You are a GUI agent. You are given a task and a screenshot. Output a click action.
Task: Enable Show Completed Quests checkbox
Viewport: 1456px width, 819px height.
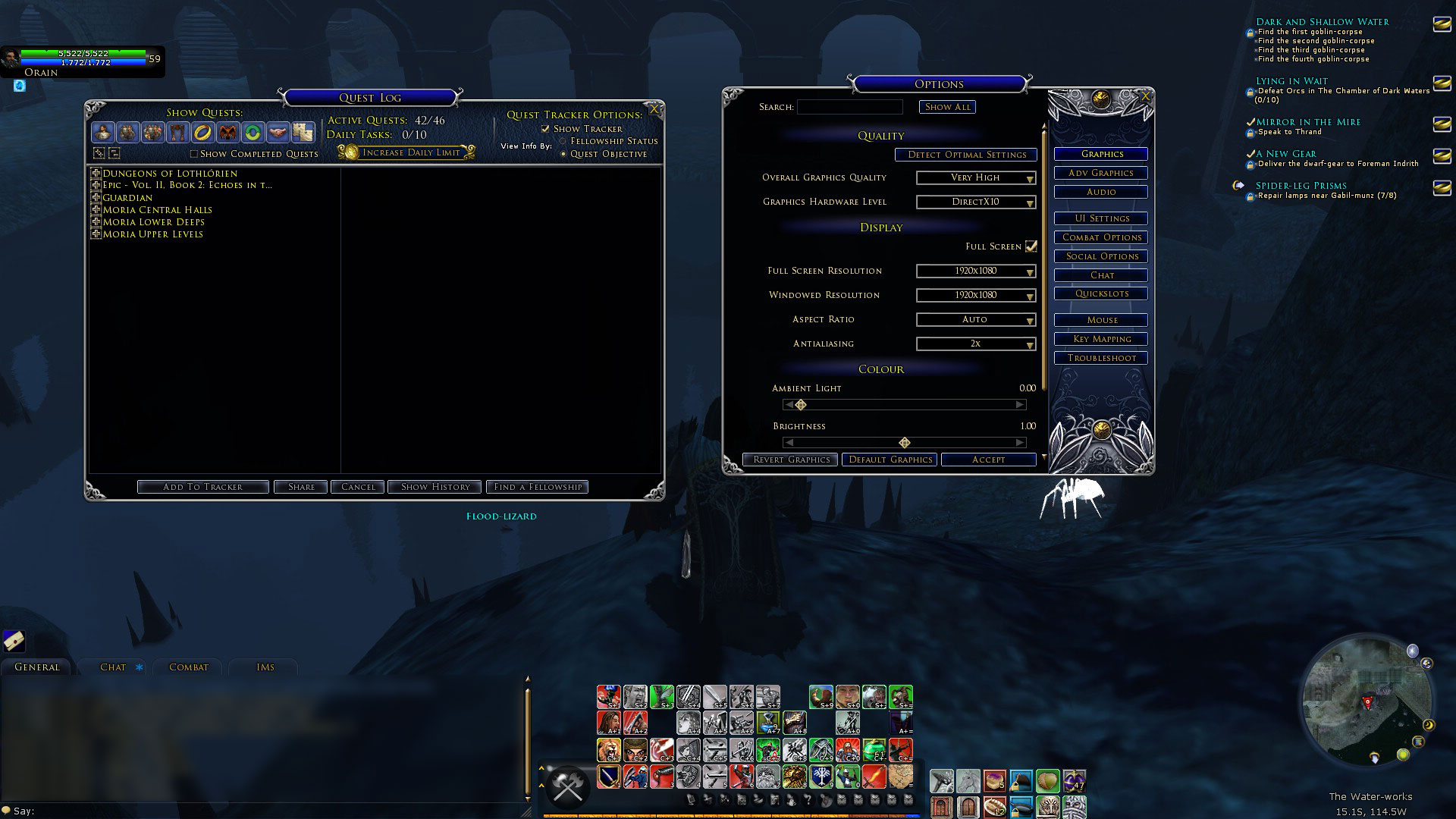[x=194, y=154]
